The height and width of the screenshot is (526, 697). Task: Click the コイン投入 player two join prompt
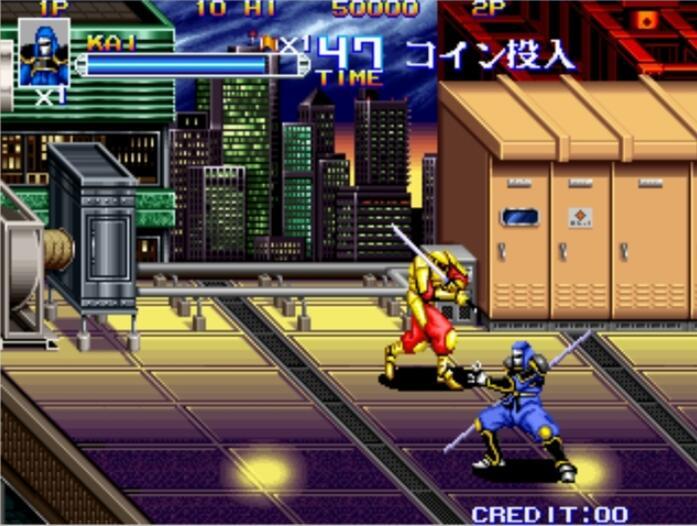tap(489, 55)
